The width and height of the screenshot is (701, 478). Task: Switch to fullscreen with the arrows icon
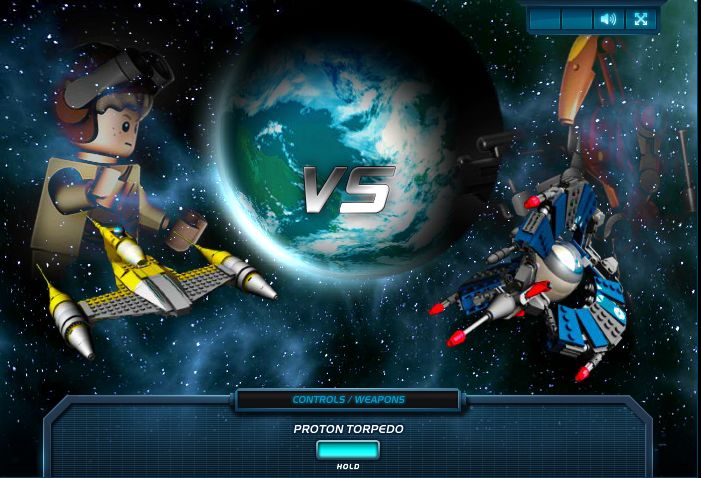pyautogui.click(x=640, y=19)
